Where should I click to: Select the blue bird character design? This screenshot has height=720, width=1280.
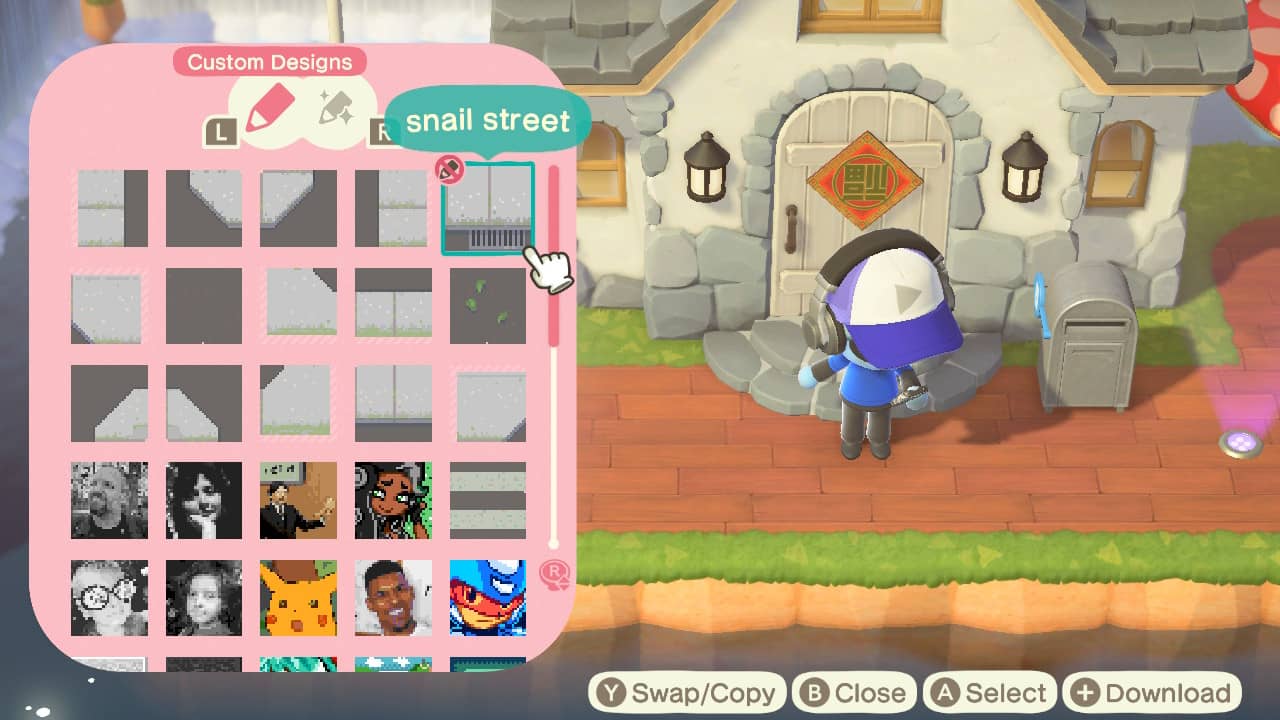tap(487, 597)
